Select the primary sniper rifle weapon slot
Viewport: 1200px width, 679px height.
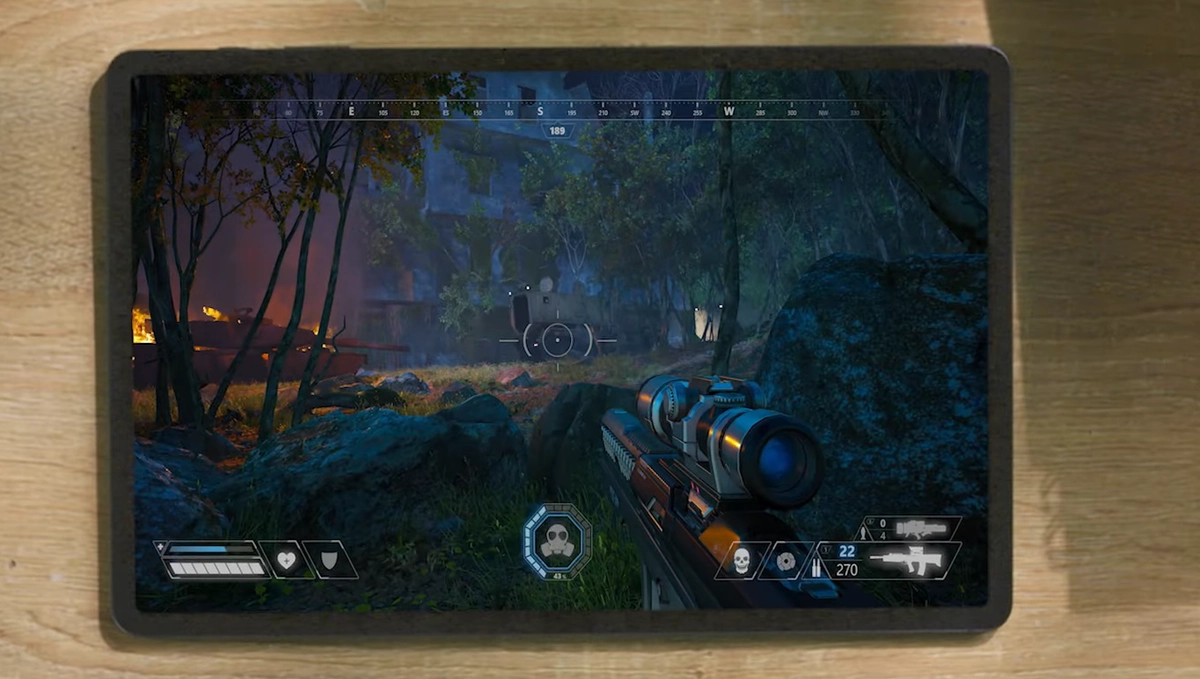coord(907,560)
